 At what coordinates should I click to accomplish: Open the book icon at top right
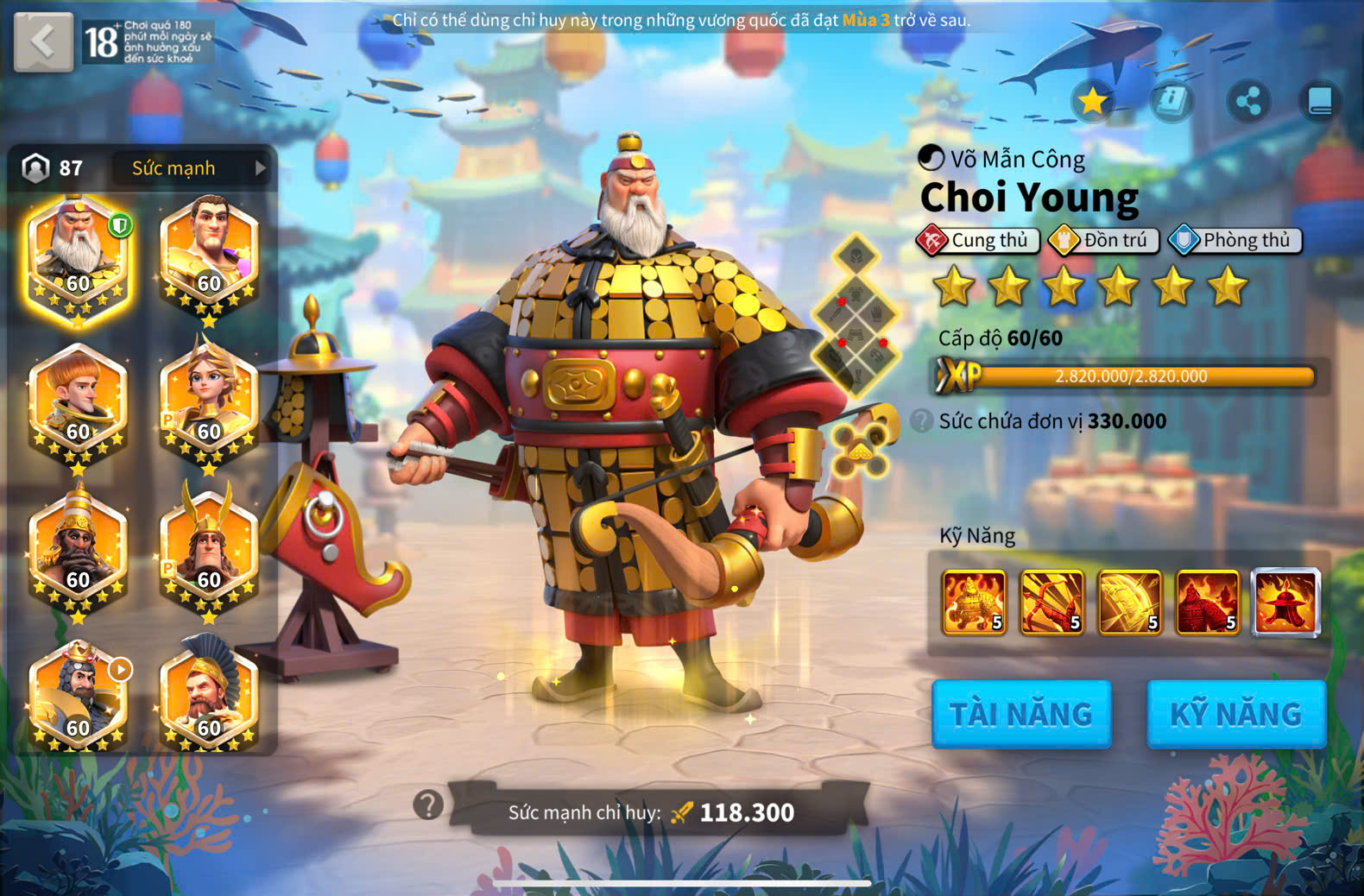[1320, 102]
